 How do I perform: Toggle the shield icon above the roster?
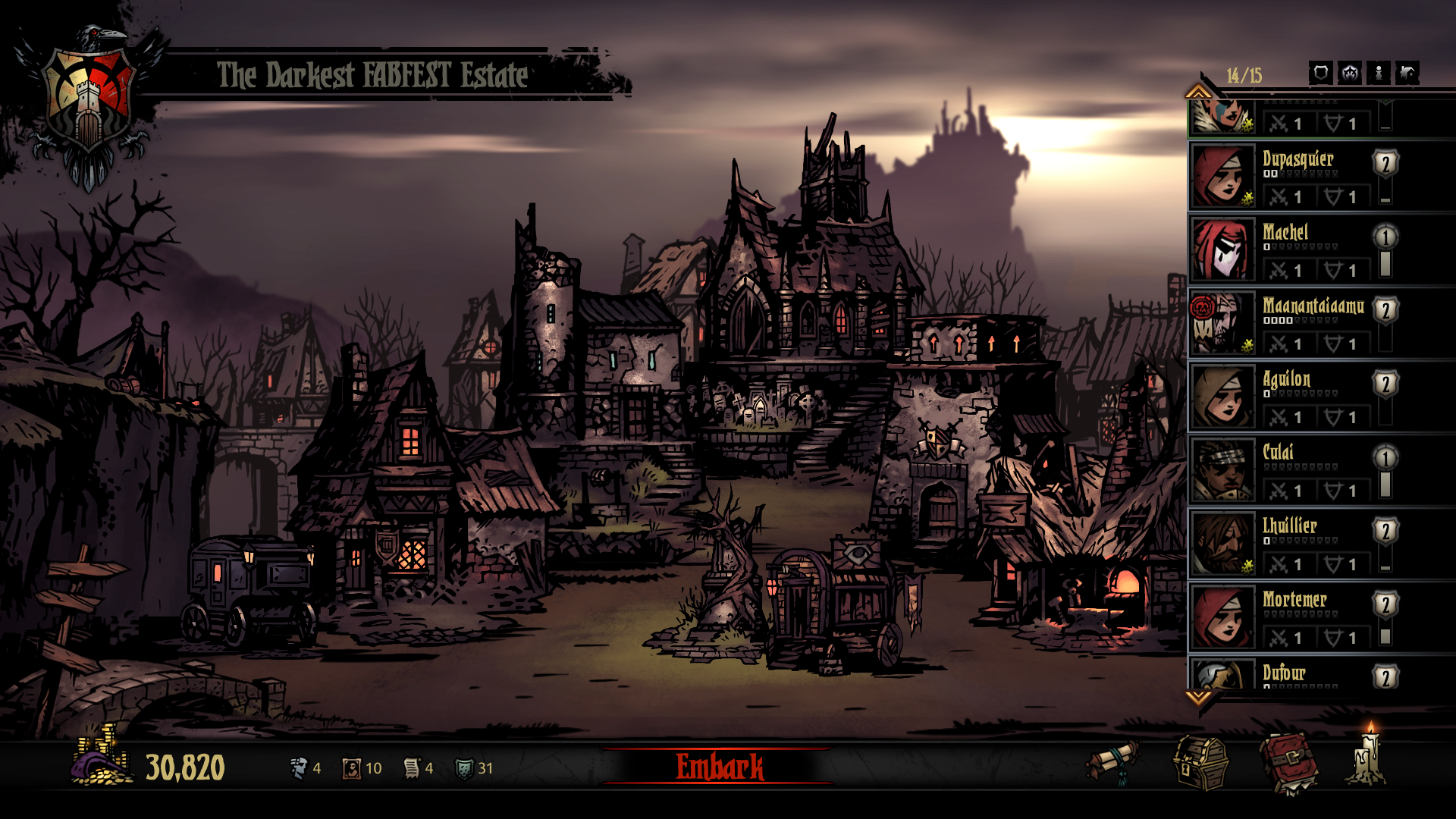1320,73
